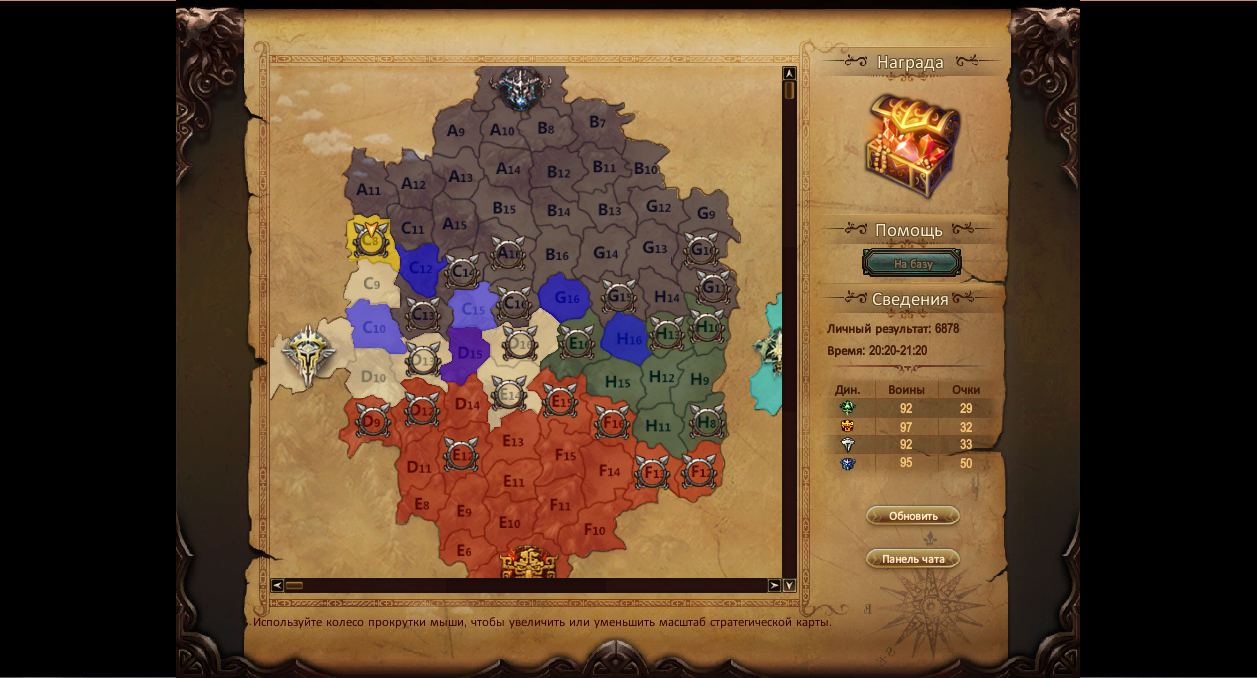Select the red F10 territory
The height and width of the screenshot is (678, 1257).
(594, 529)
